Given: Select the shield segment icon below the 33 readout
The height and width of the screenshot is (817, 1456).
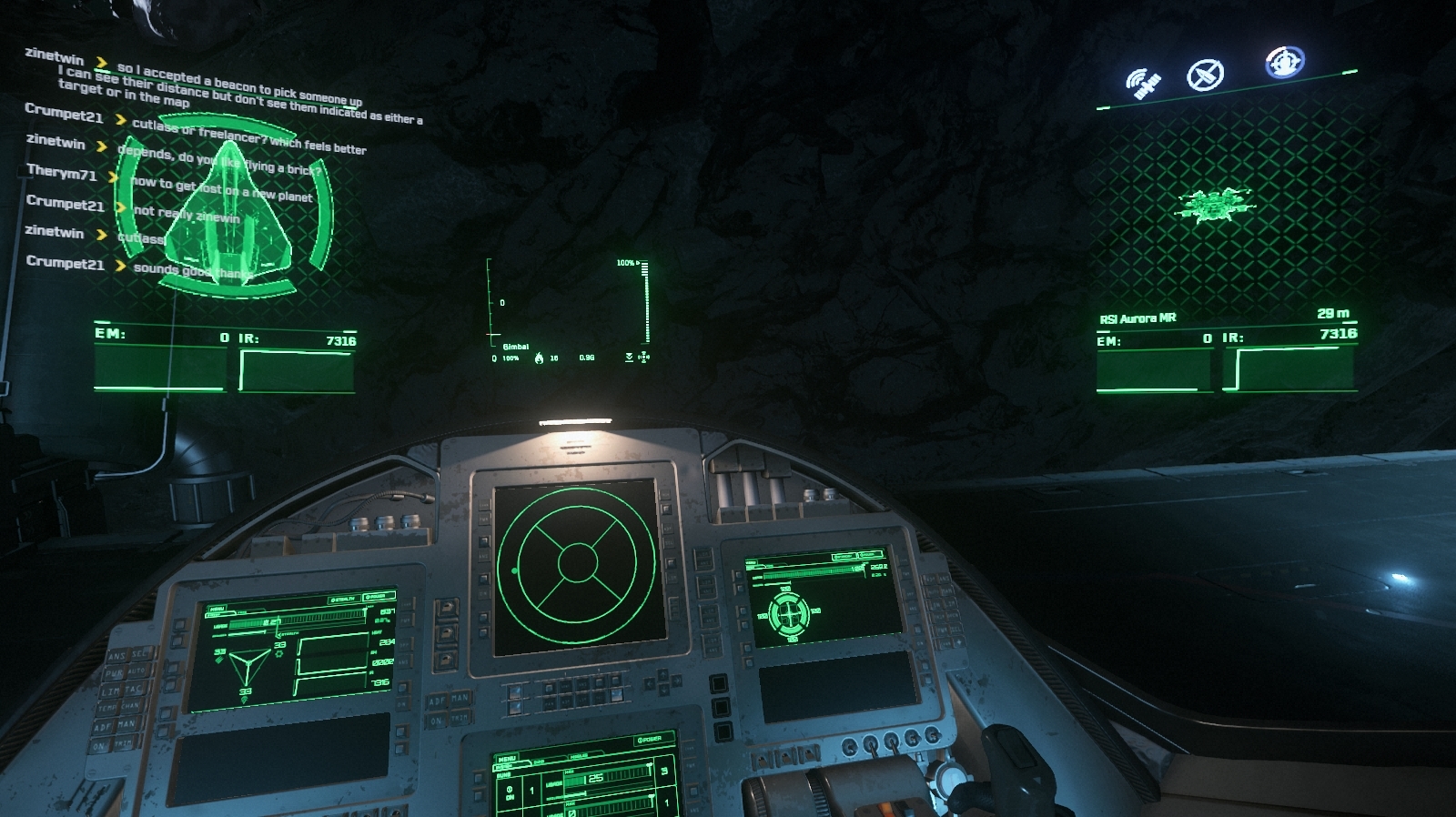Looking at the screenshot, I should 244,701.
